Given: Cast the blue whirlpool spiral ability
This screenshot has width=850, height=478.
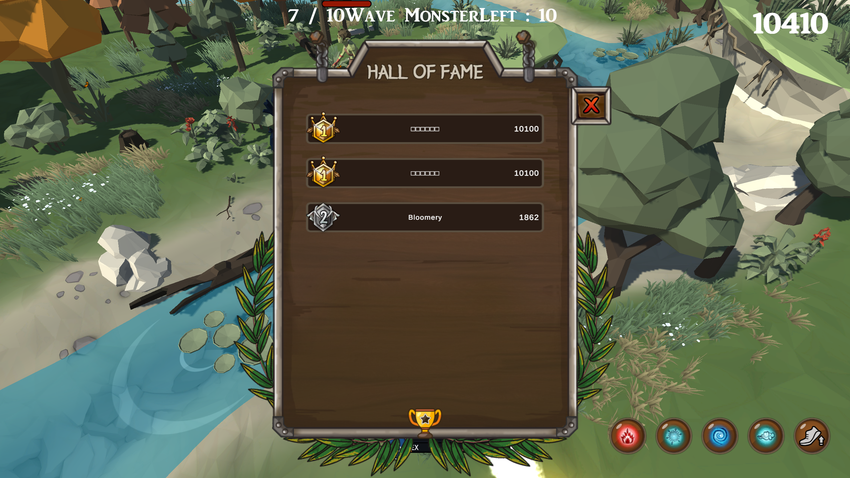Looking at the screenshot, I should [x=720, y=436].
